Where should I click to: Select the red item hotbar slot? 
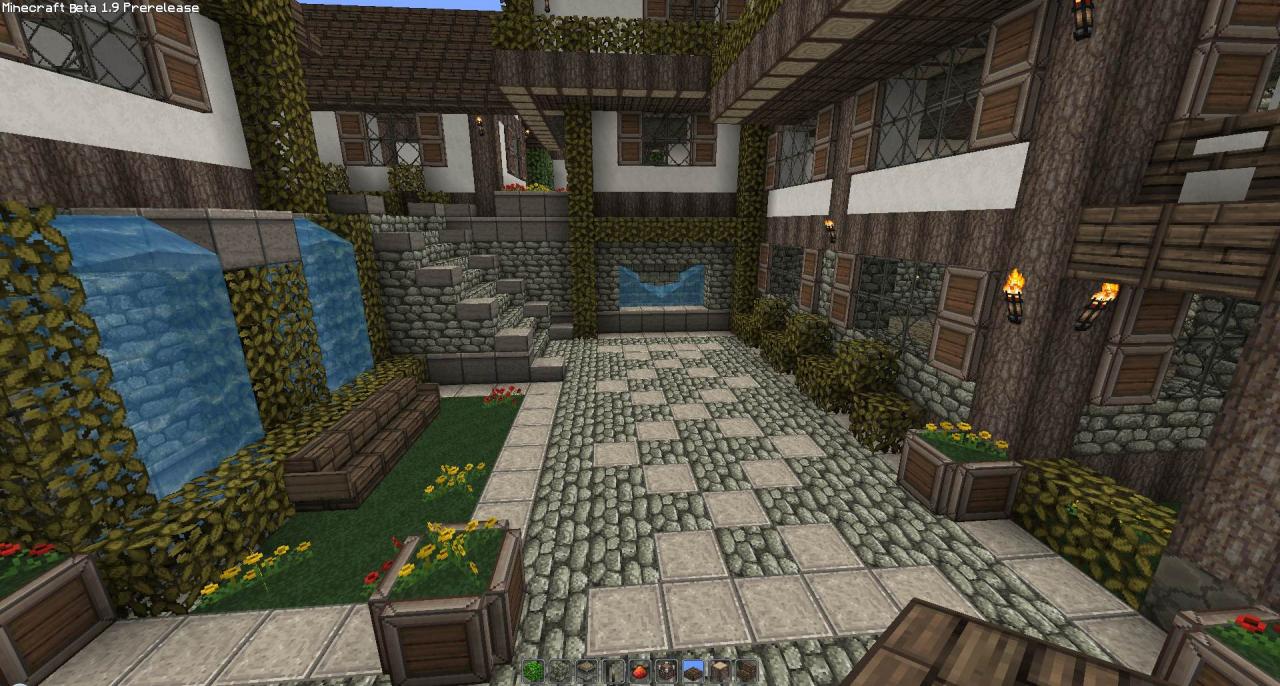coord(639,671)
